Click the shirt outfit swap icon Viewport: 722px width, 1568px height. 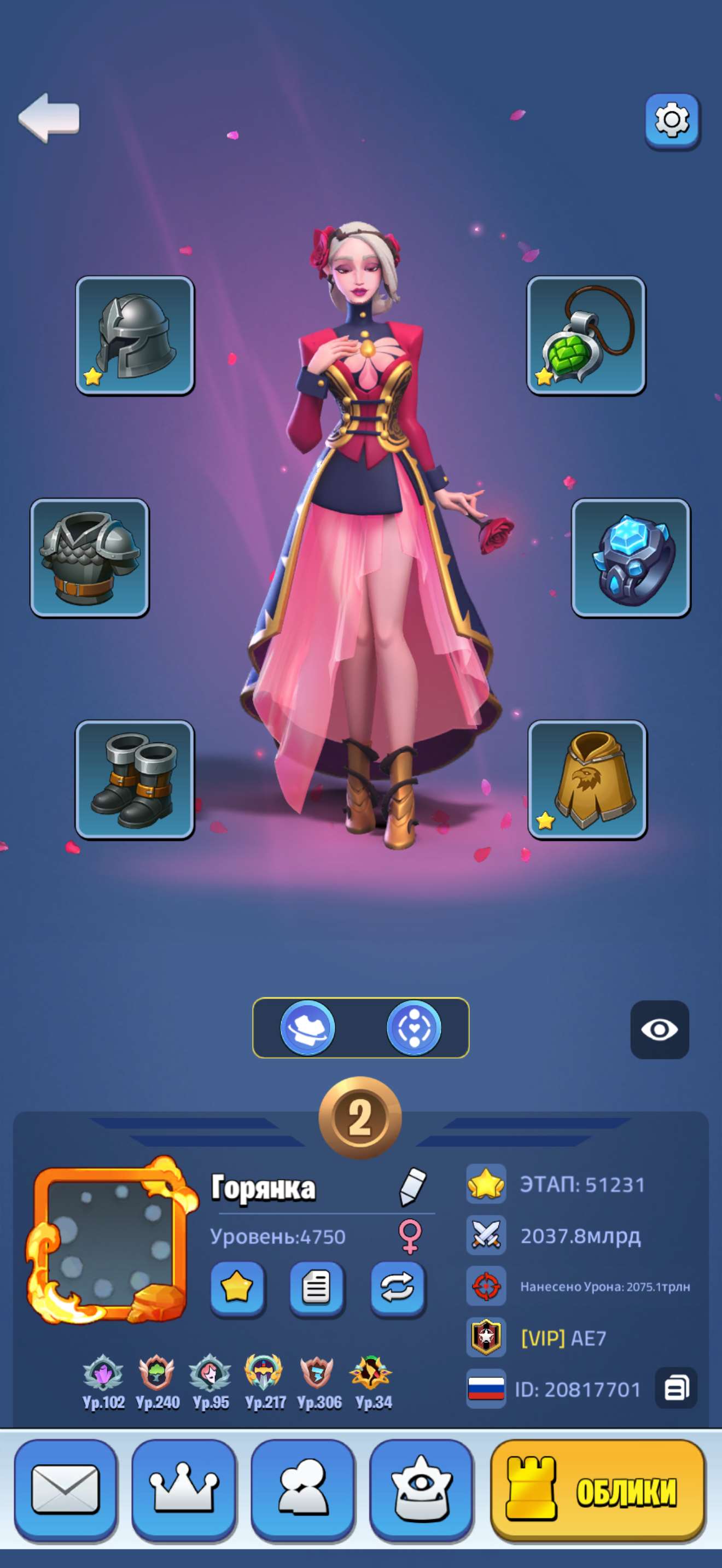pyautogui.click(x=307, y=1028)
